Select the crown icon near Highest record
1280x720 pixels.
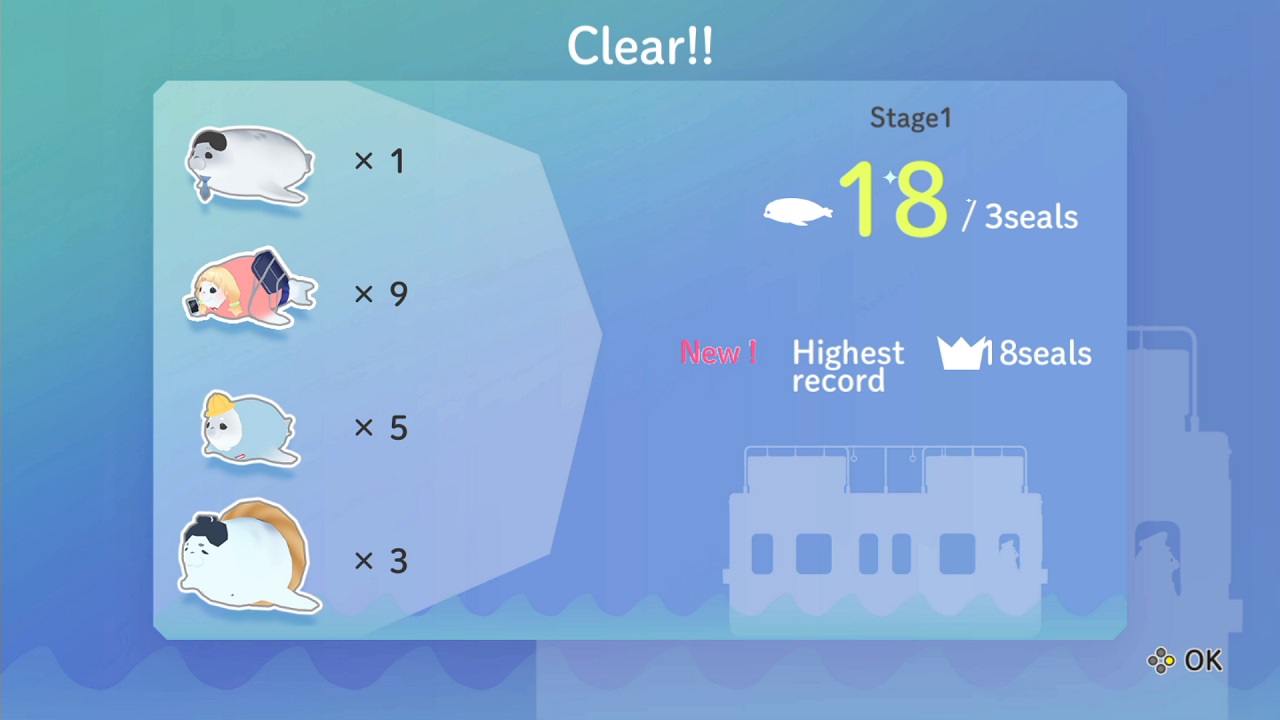click(x=958, y=353)
